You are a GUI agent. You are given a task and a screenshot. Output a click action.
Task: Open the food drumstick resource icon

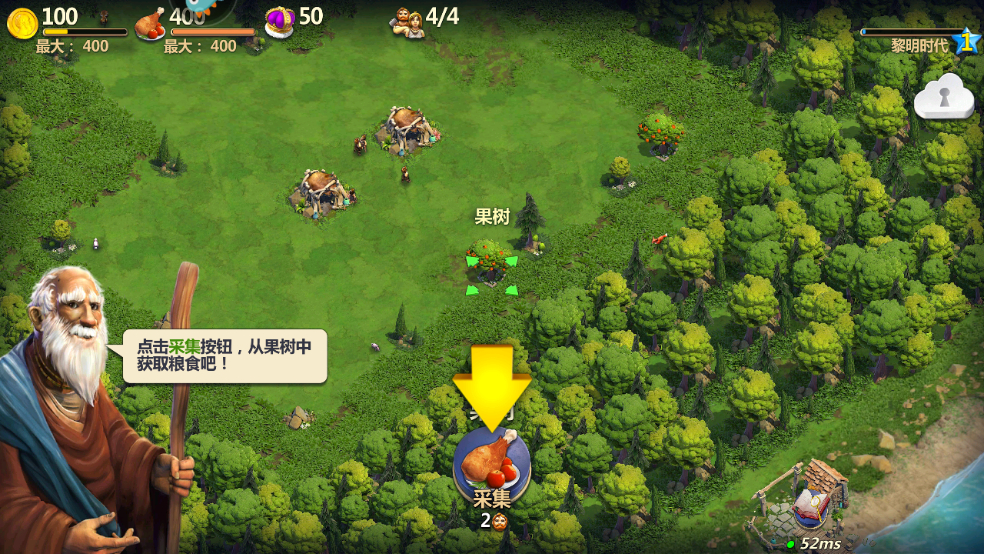click(x=150, y=22)
